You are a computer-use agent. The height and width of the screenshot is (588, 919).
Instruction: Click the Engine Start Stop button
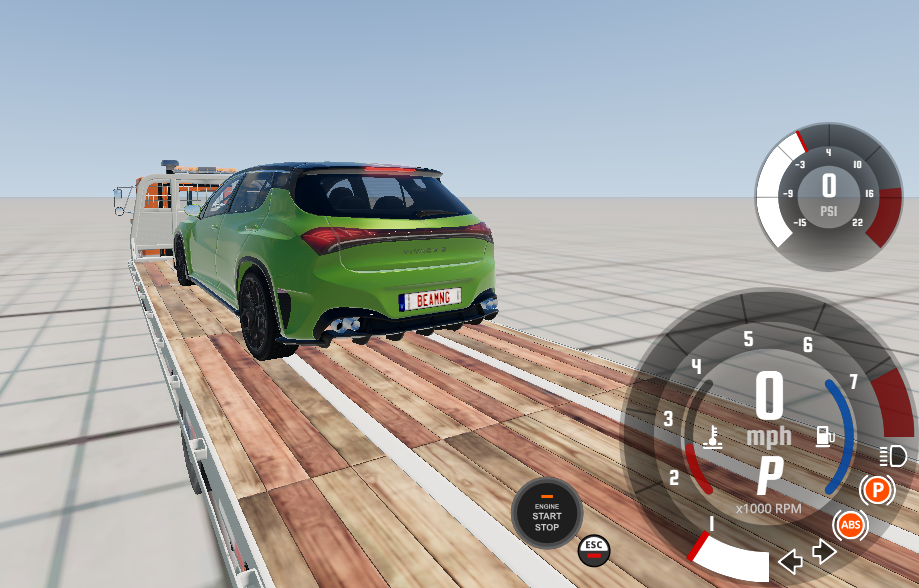(546, 513)
